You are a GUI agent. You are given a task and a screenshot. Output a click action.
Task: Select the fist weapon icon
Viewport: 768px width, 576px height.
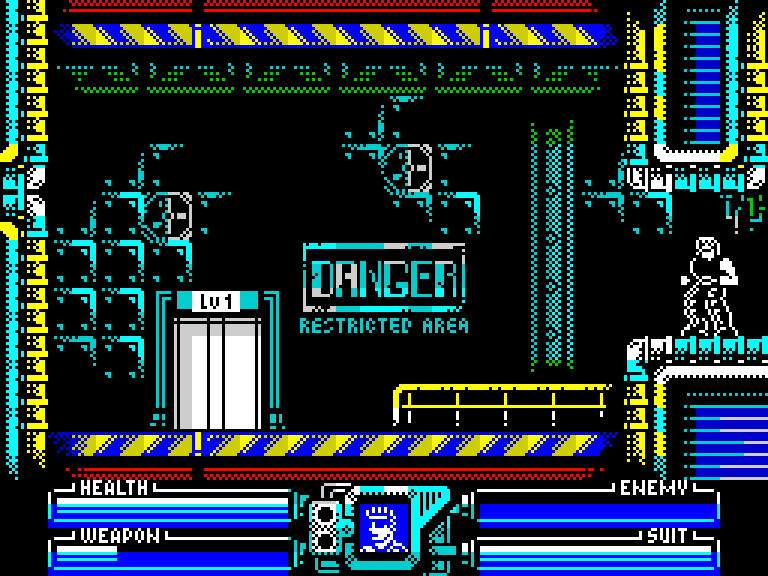383,527
